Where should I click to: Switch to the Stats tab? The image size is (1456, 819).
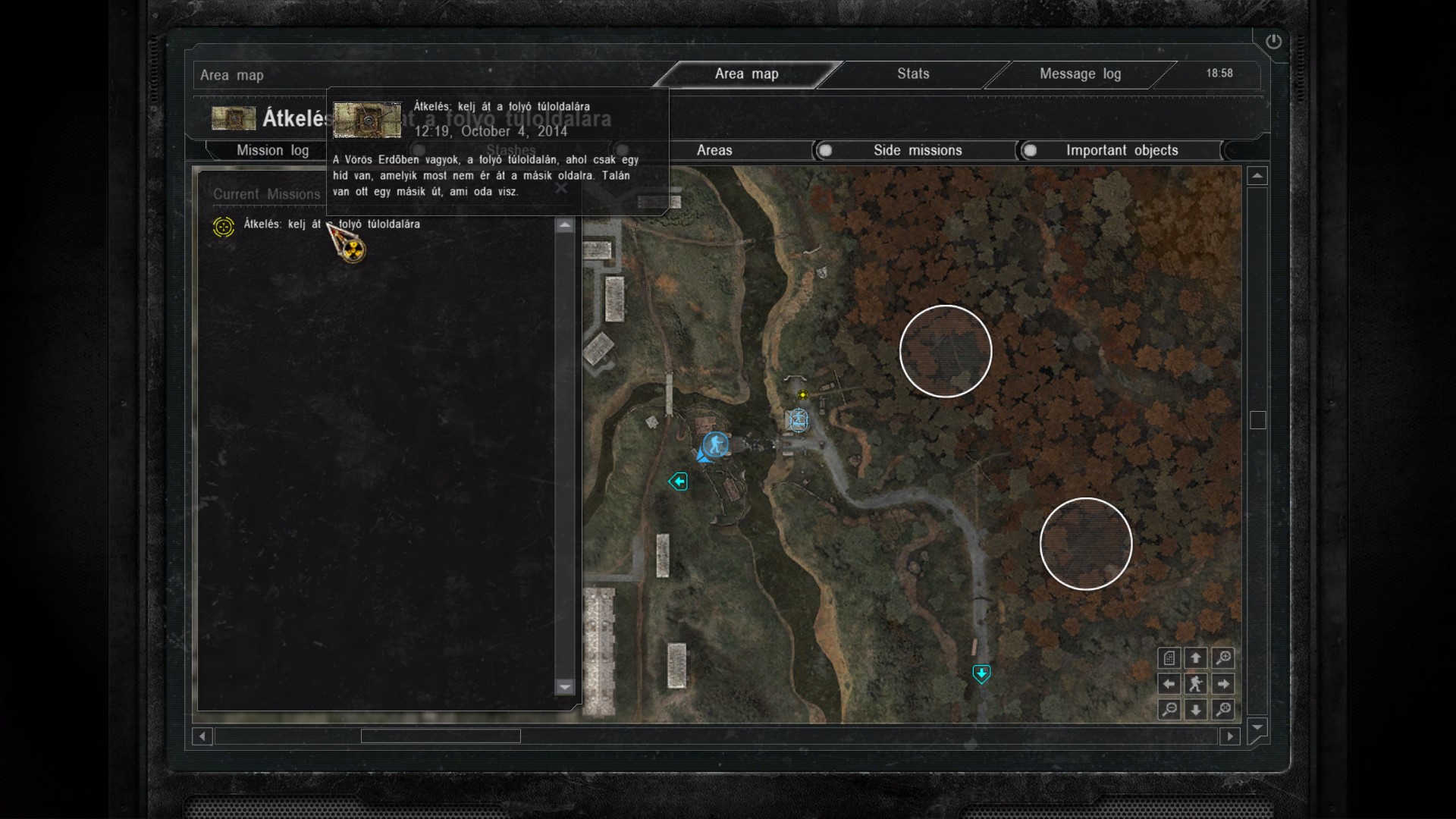pyautogui.click(x=913, y=74)
